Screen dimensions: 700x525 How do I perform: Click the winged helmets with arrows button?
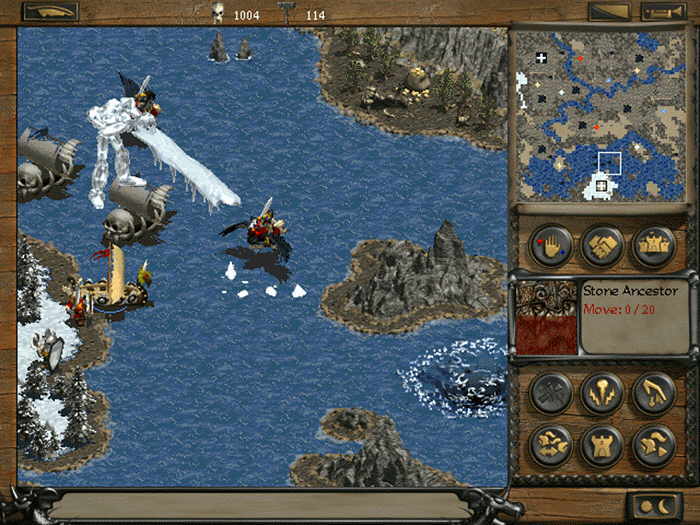click(x=551, y=445)
